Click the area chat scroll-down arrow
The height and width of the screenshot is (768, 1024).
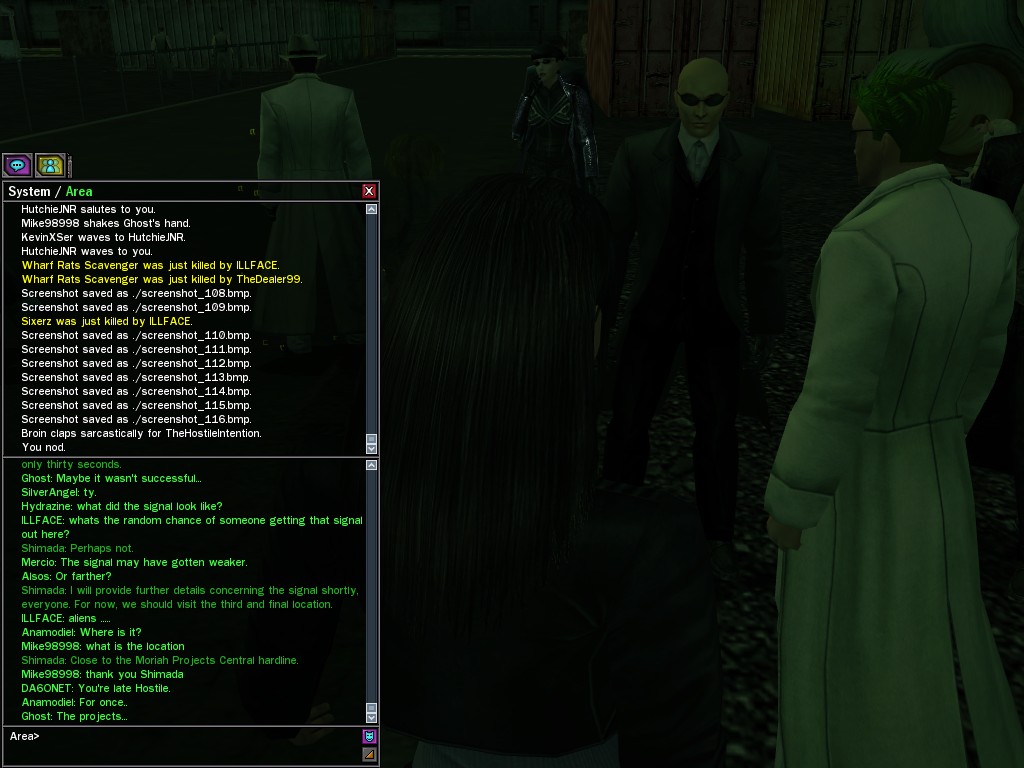(x=372, y=717)
